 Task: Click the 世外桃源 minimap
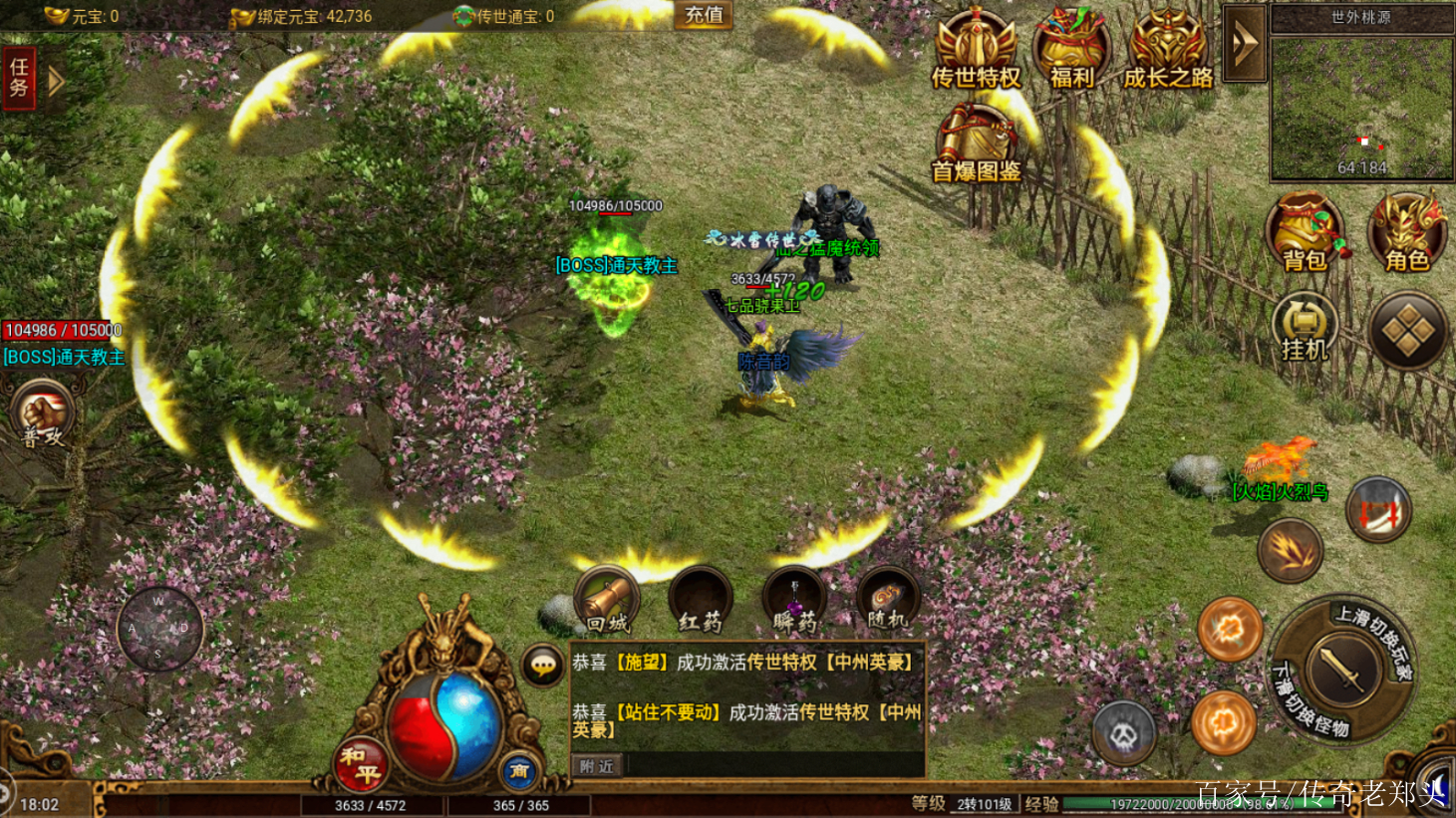pyautogui.click(x=1360, y=105)
